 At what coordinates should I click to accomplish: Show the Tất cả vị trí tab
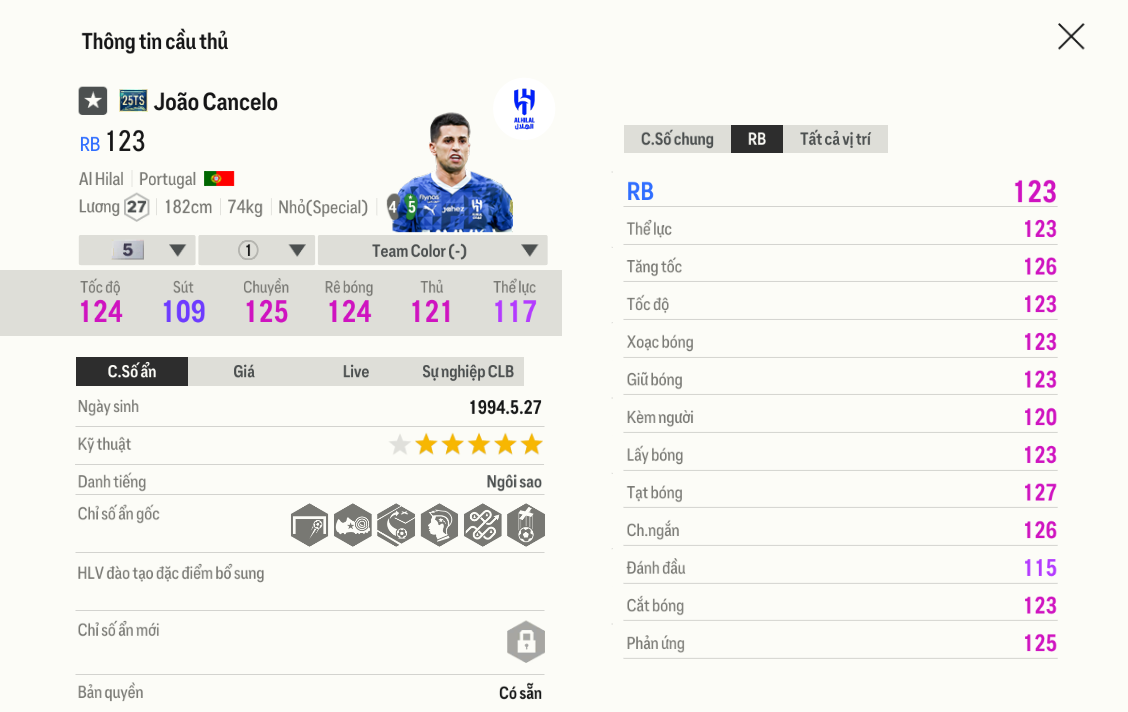click(x=835, y=139)
